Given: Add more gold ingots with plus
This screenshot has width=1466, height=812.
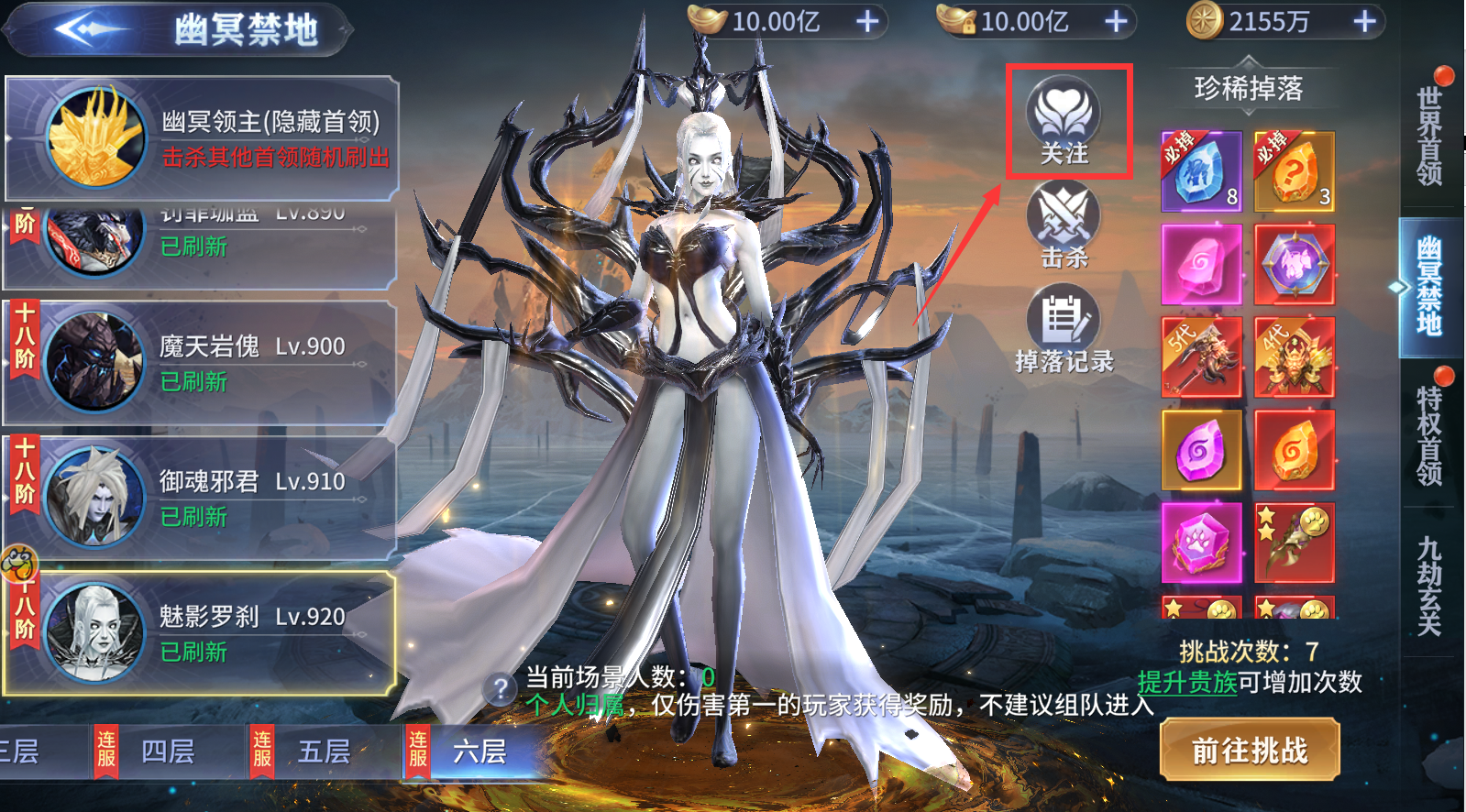Looking at the screenshot, I should [867, 21].
